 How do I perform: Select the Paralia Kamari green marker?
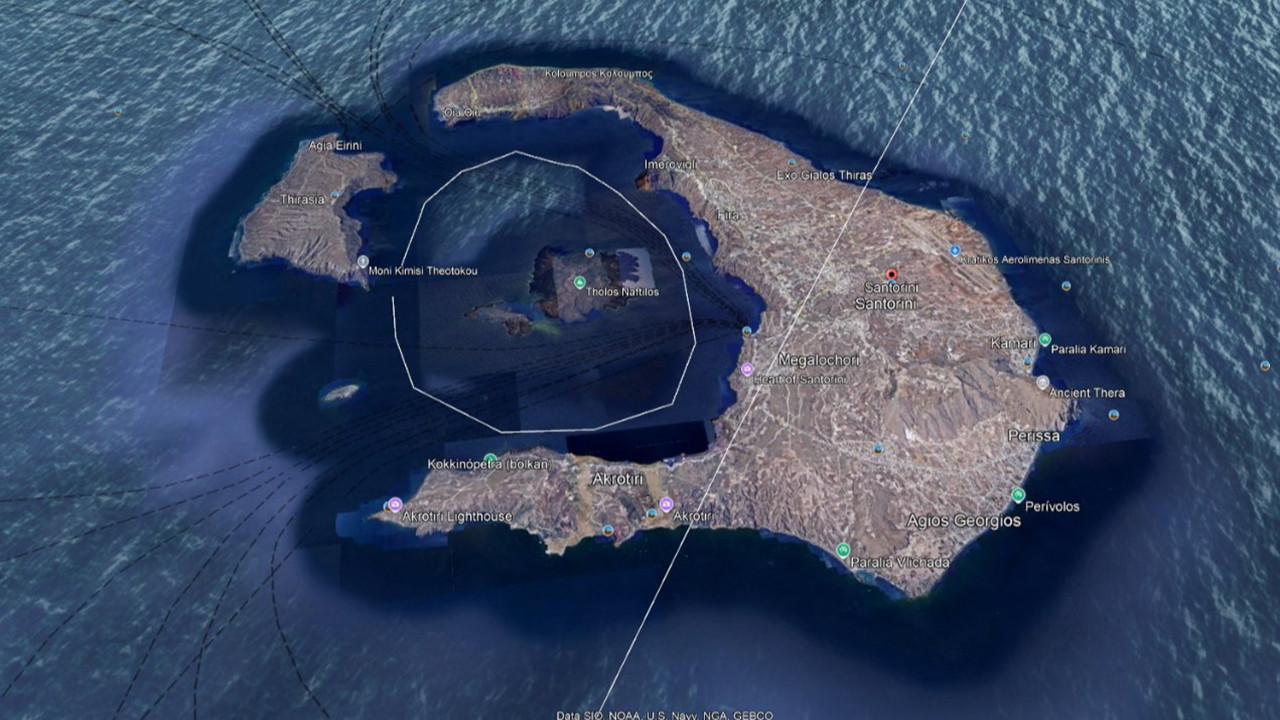point(1044,340)
